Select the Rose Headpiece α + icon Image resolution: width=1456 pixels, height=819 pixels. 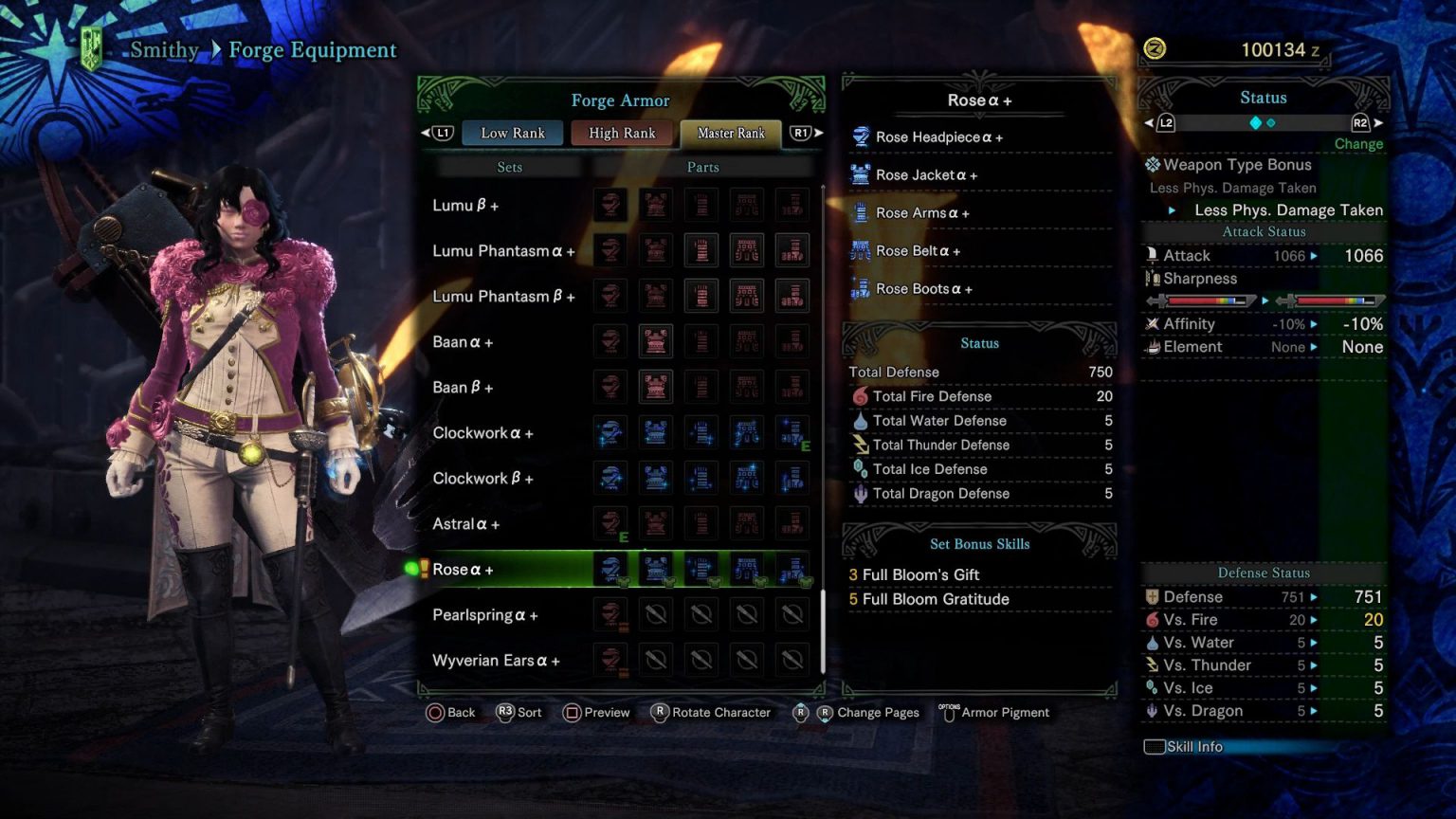[x=861, y=136]
